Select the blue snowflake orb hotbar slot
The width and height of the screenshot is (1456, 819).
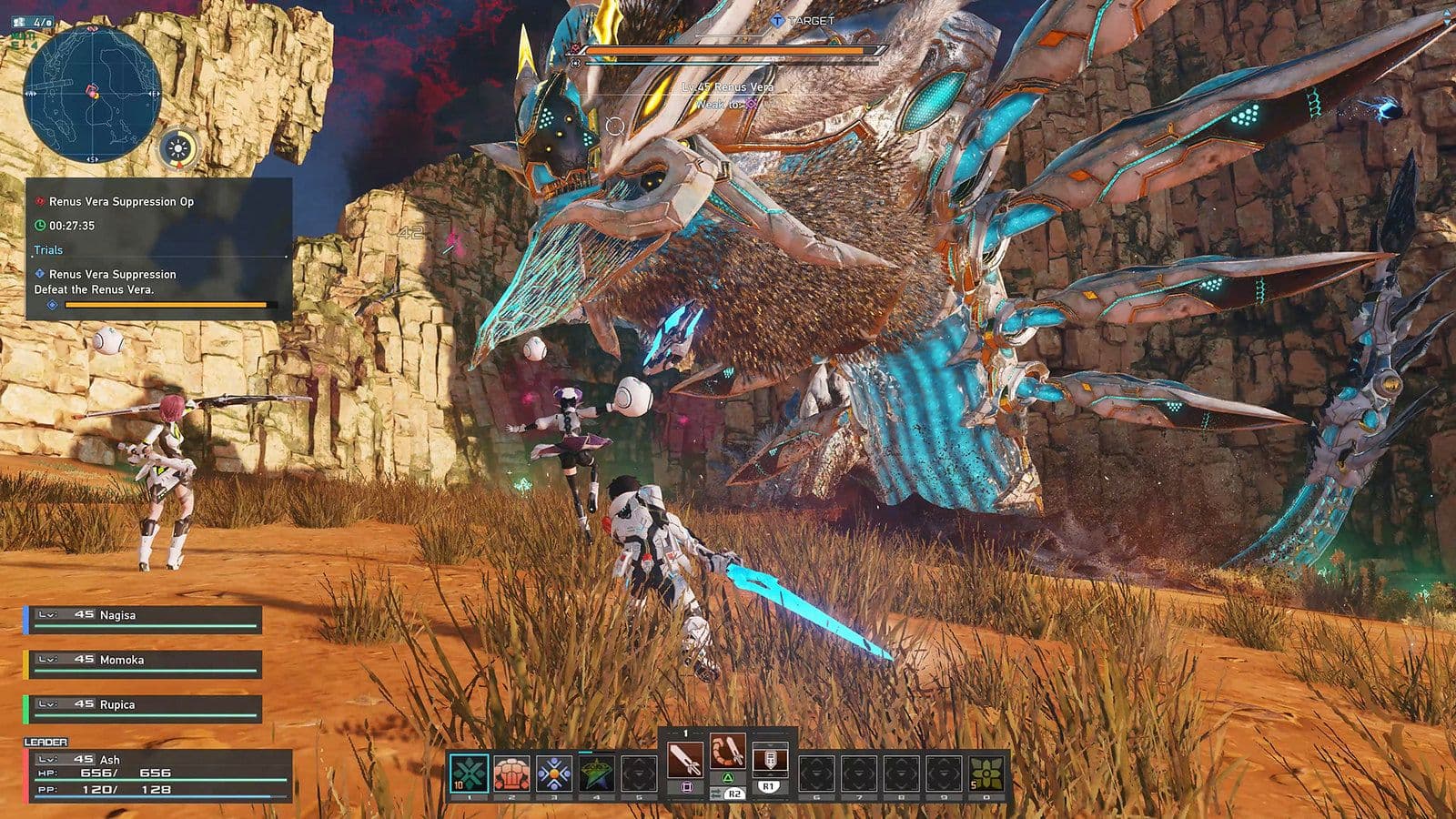553,773
